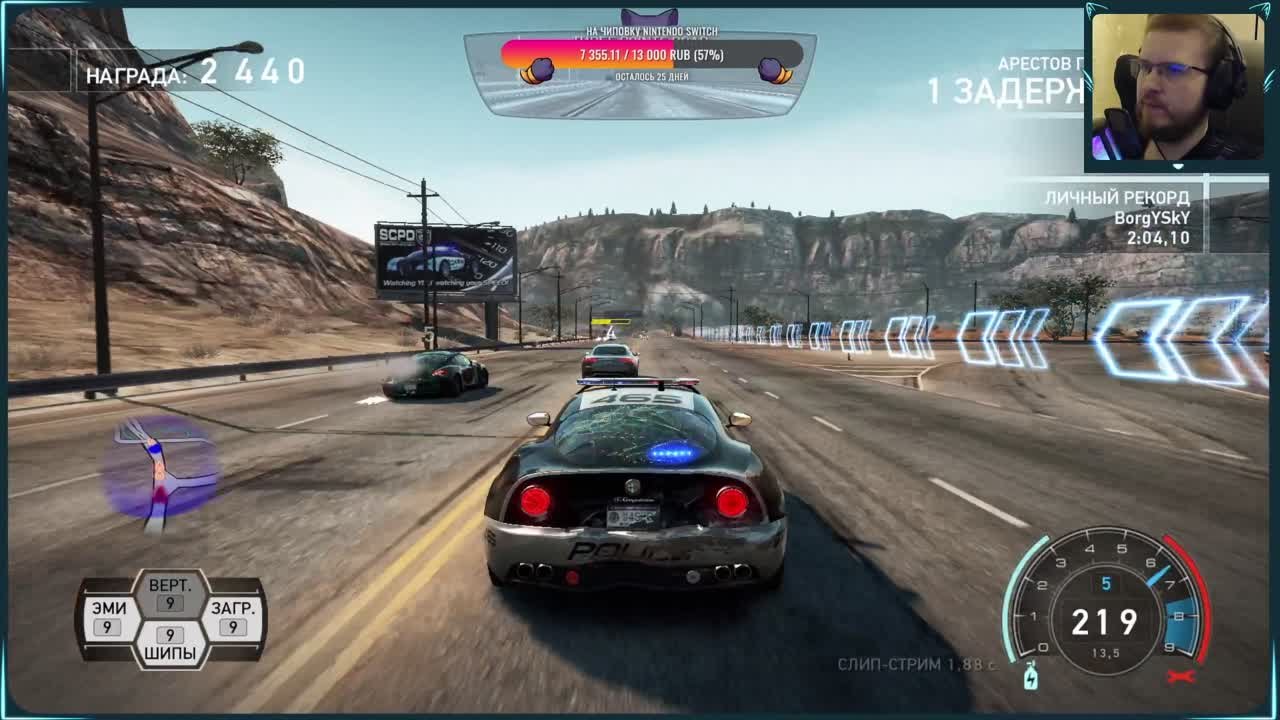
Task: Click the red wrench damage icon
Action: tap(1181, 677)
